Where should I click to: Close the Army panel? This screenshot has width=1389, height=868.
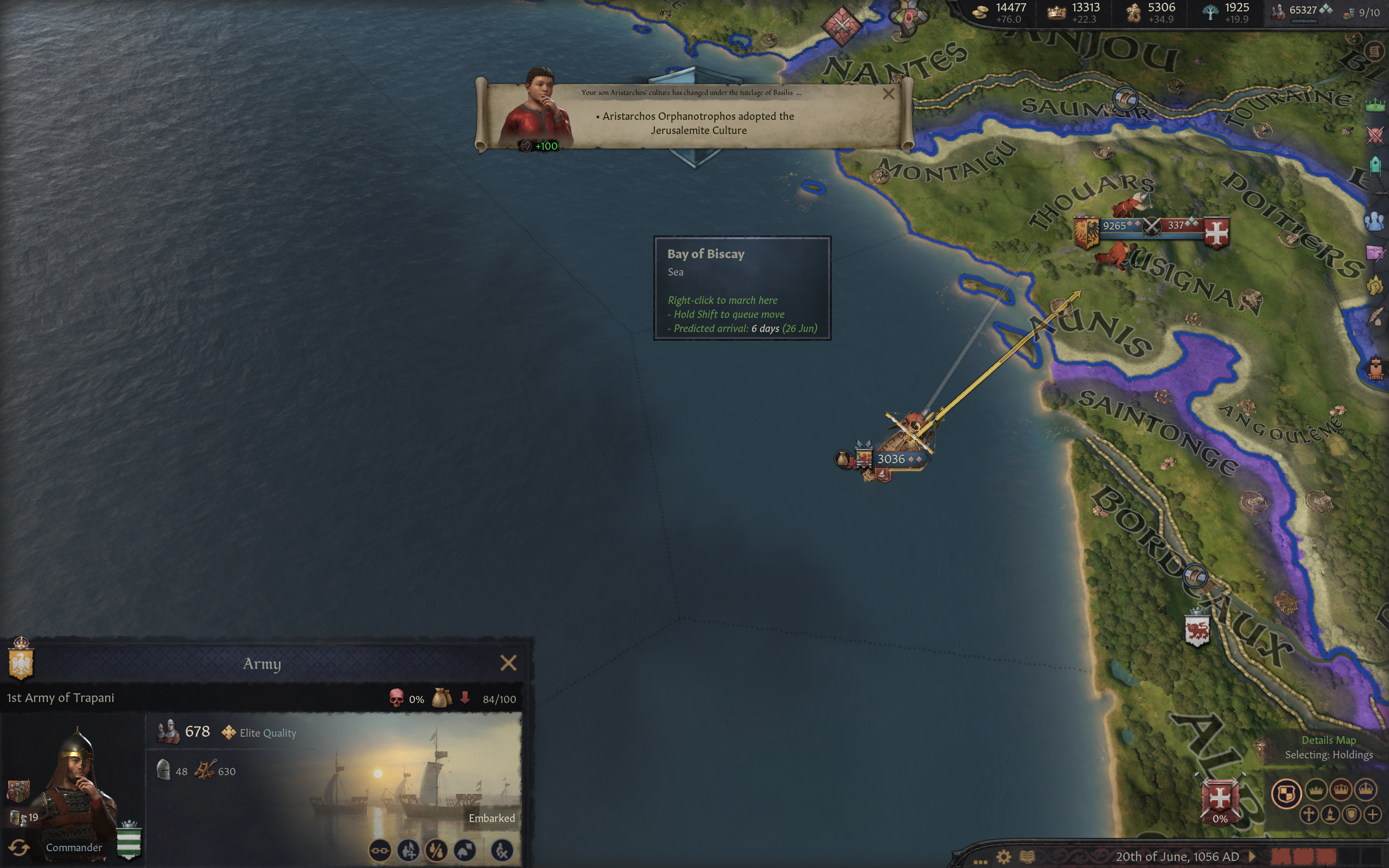click(x=508, y=663)
